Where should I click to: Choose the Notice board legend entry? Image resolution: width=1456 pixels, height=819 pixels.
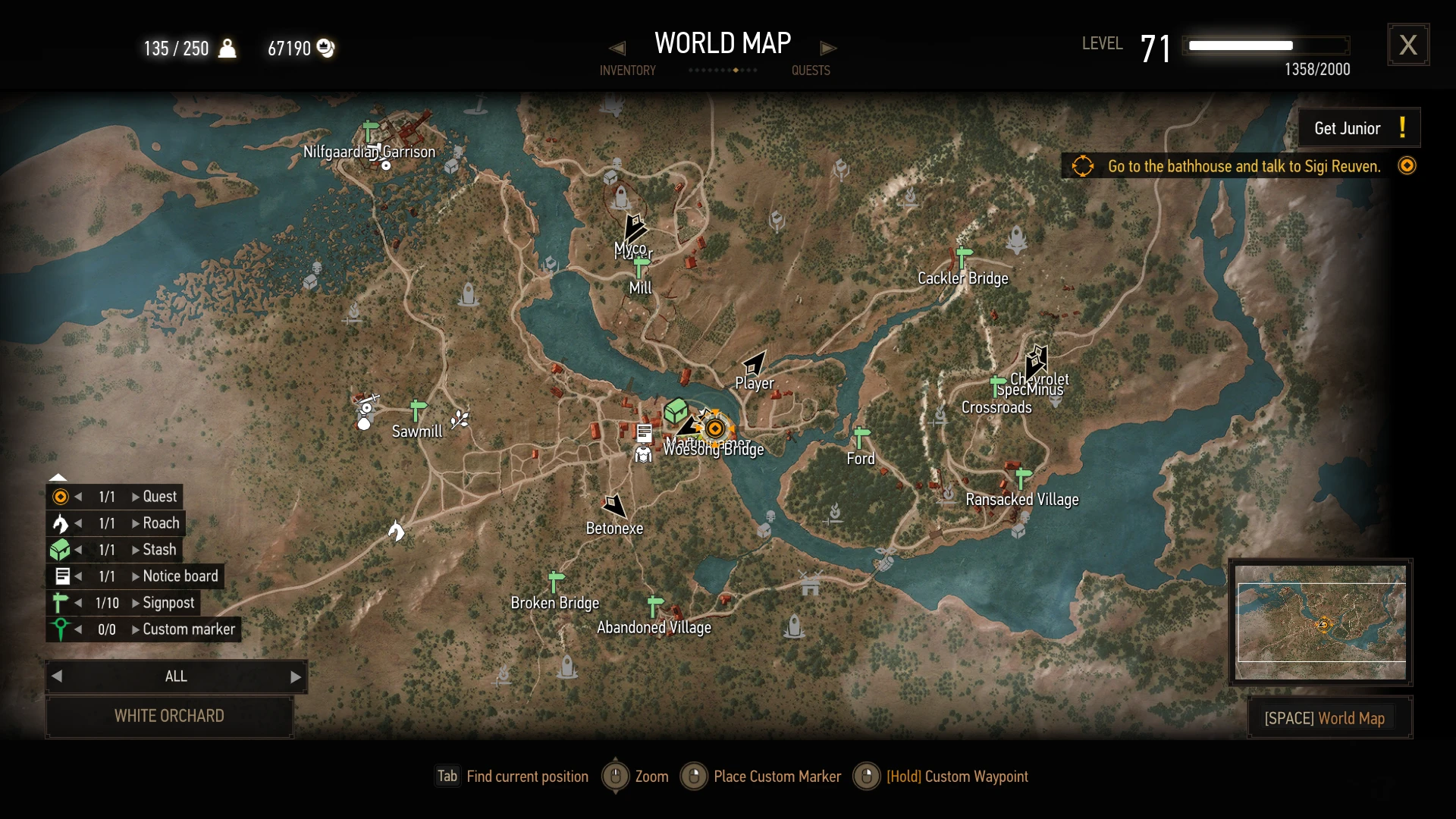coord(180,576)
